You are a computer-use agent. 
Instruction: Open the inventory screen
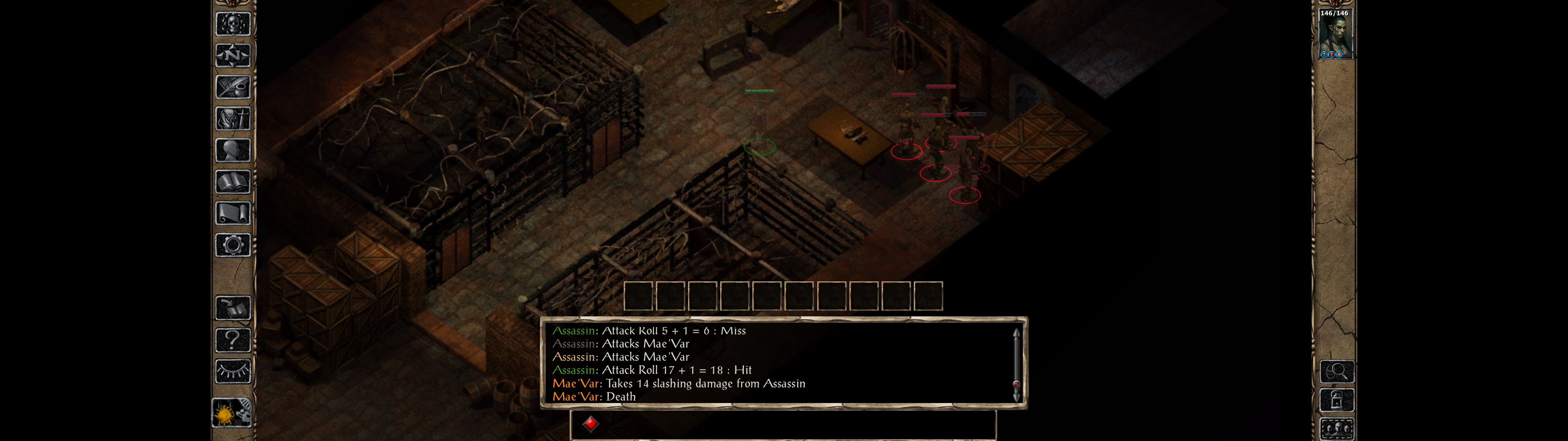click(x=232, y=118)
